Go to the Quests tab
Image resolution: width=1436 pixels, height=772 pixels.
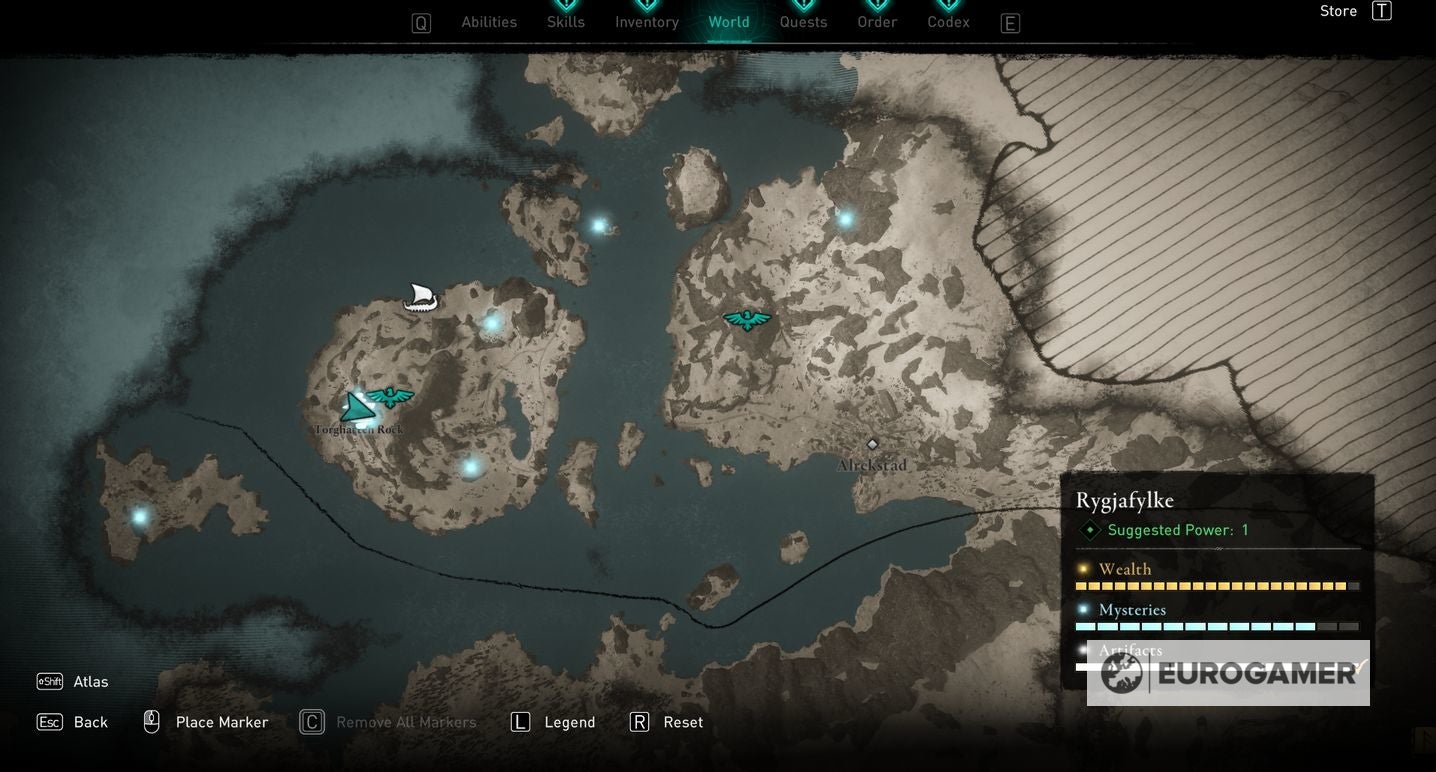click(x=804, y=22)
